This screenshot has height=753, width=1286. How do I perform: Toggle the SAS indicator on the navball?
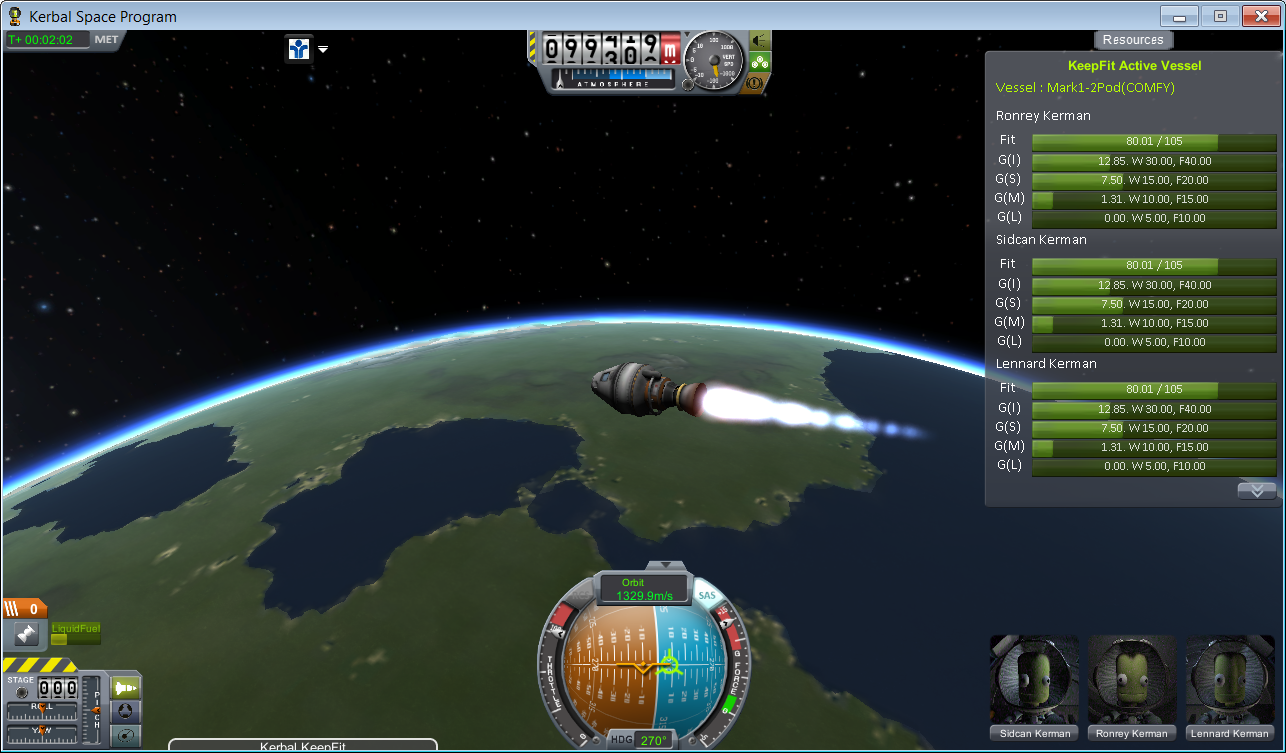point(708,596)
